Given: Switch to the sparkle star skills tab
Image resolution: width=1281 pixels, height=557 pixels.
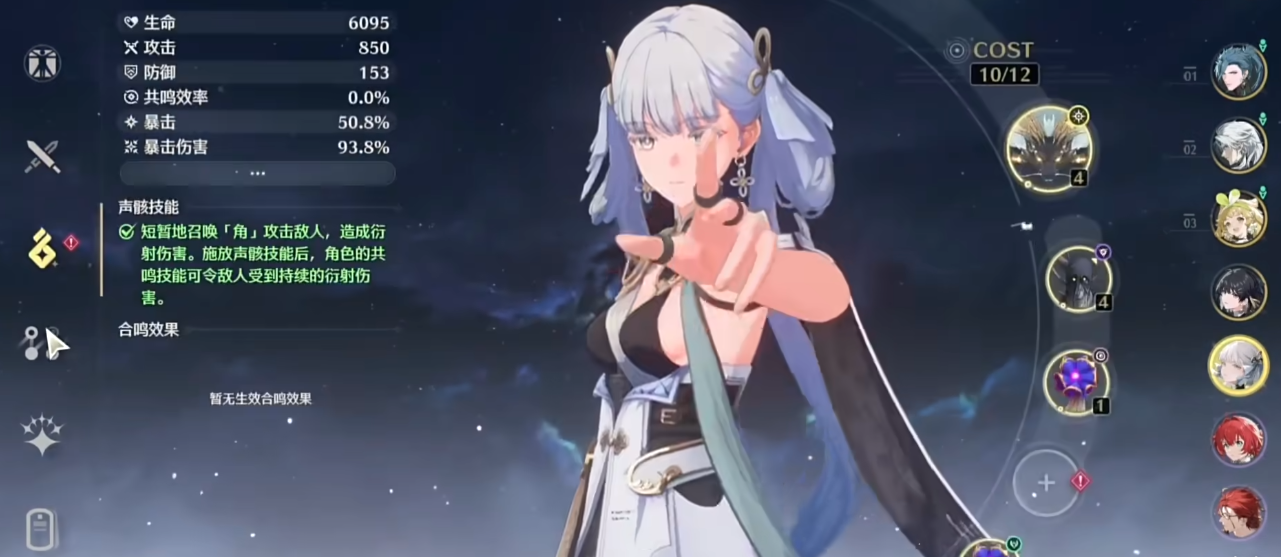Looking at the screenshot, I should 42,434.
